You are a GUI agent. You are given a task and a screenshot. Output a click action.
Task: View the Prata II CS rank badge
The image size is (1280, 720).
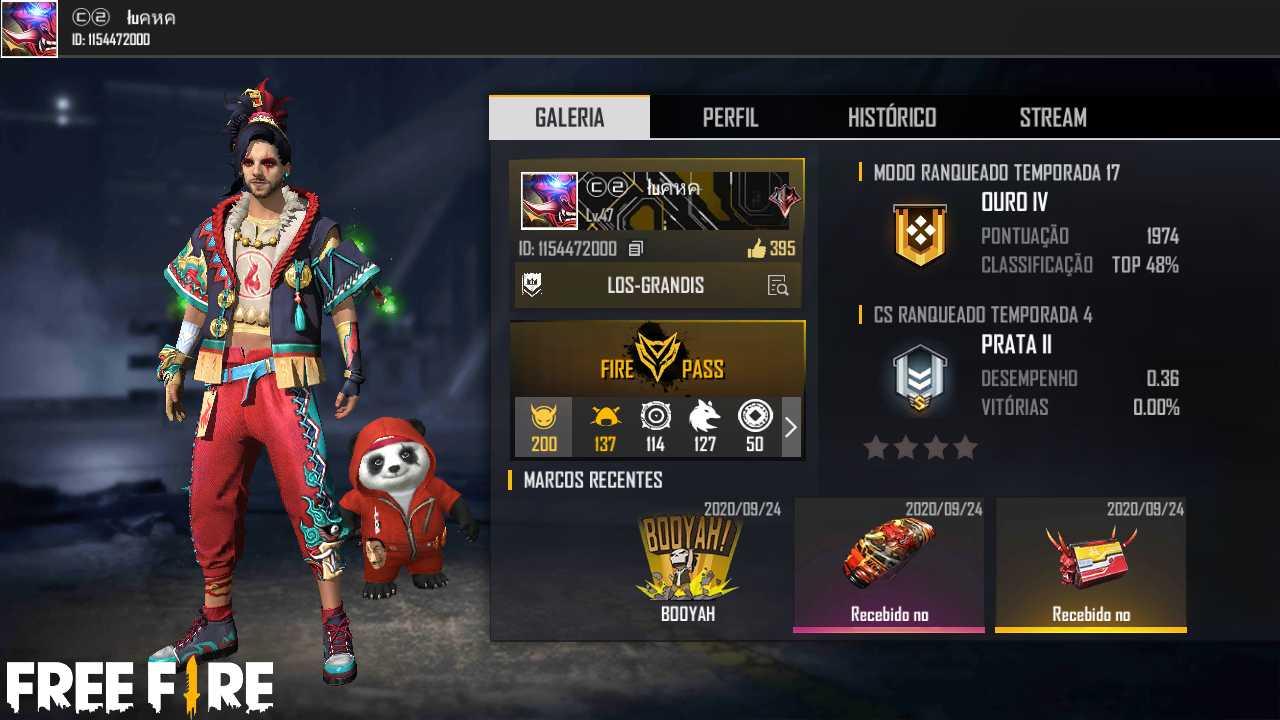pos(920,378)
